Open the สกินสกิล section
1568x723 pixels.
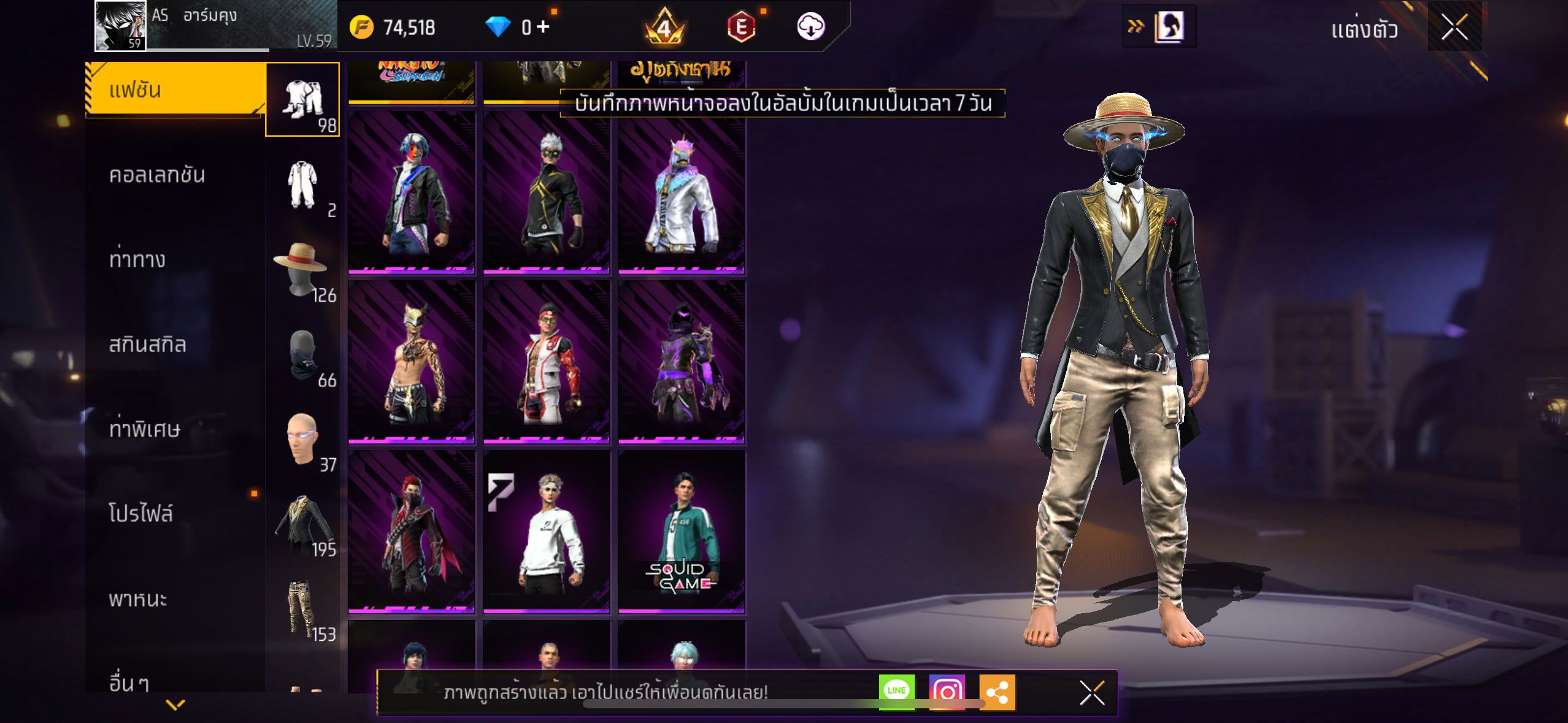(x=147, y=345)
